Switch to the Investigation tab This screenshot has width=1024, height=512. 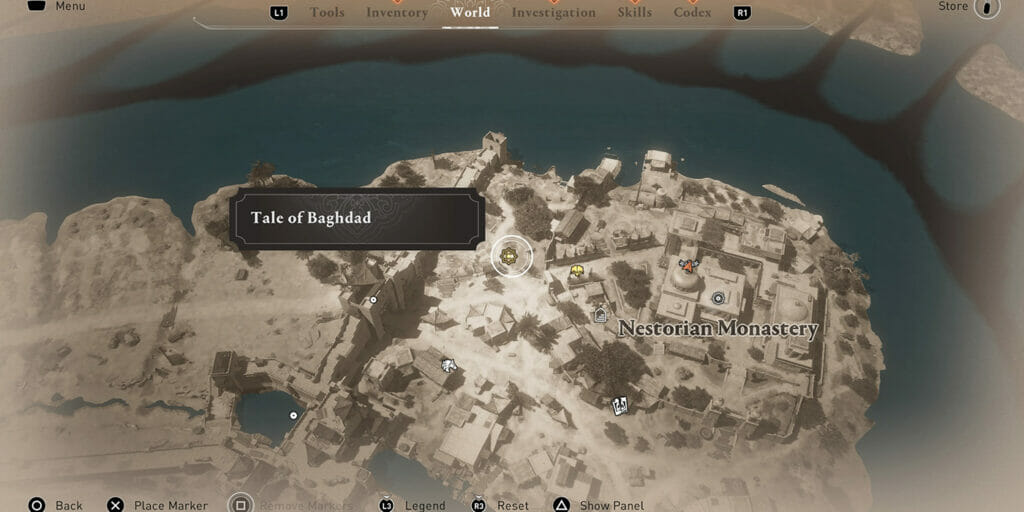(x=553, y=13)
